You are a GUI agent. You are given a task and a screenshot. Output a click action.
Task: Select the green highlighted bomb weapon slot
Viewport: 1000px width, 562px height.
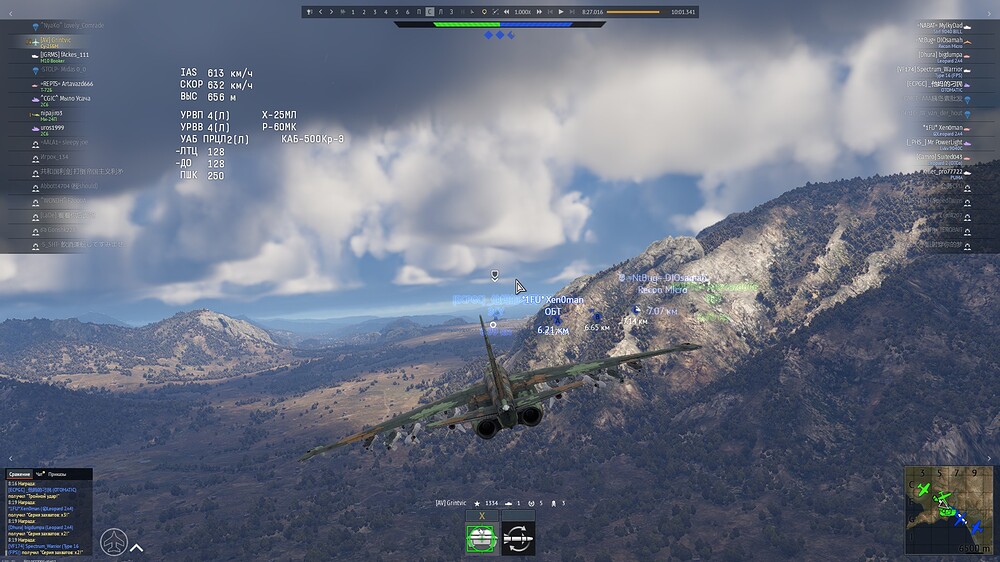(x=482, y=538)
